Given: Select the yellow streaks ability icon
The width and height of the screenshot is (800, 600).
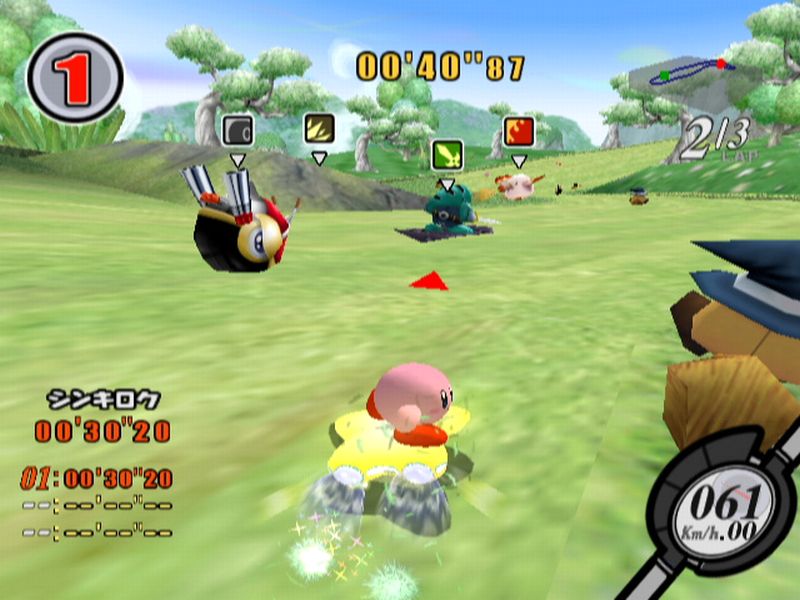Looking at the screenshot, I should [x=318, y=129].
